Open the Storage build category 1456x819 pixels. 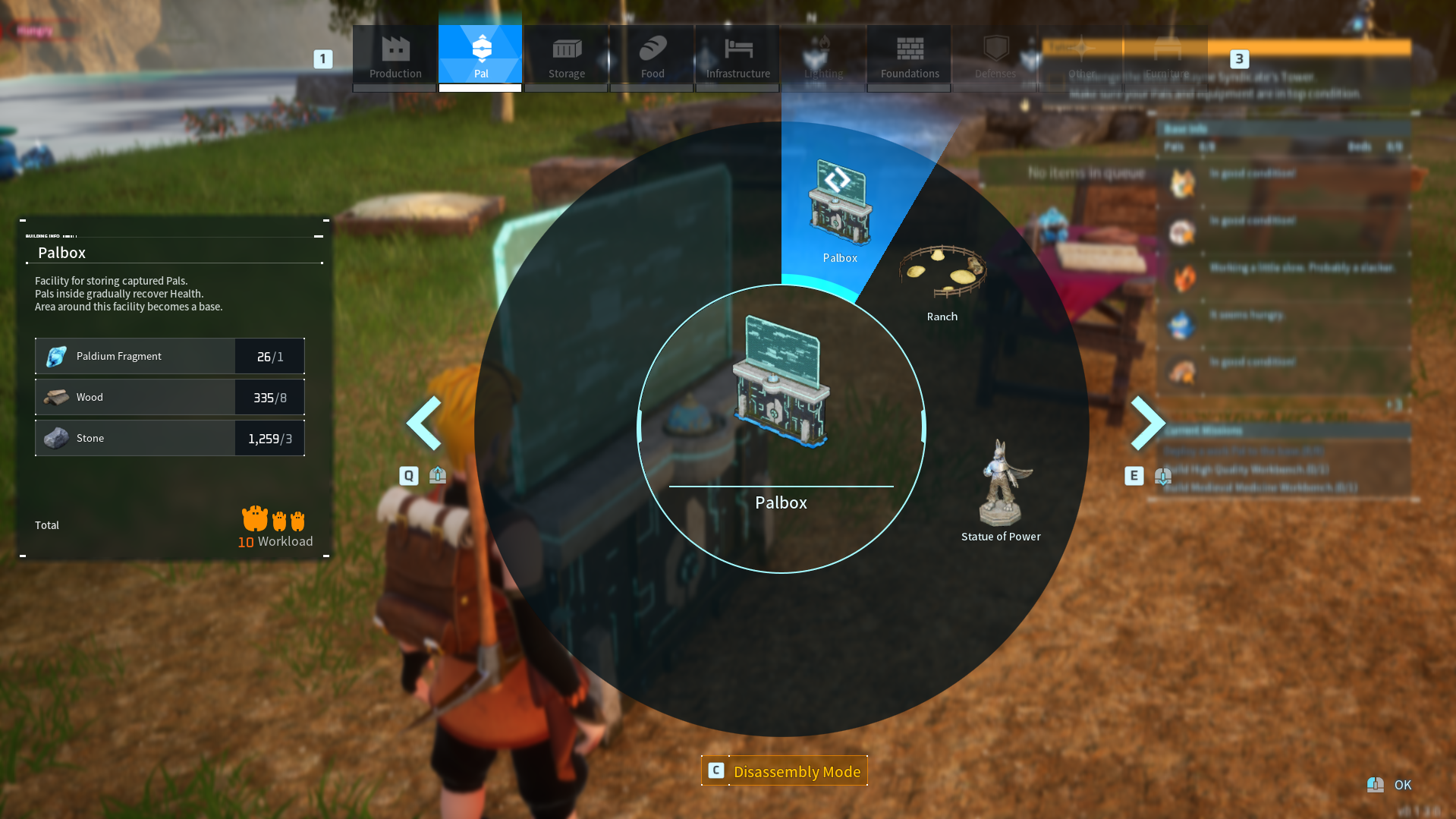[x=566, y=53]
